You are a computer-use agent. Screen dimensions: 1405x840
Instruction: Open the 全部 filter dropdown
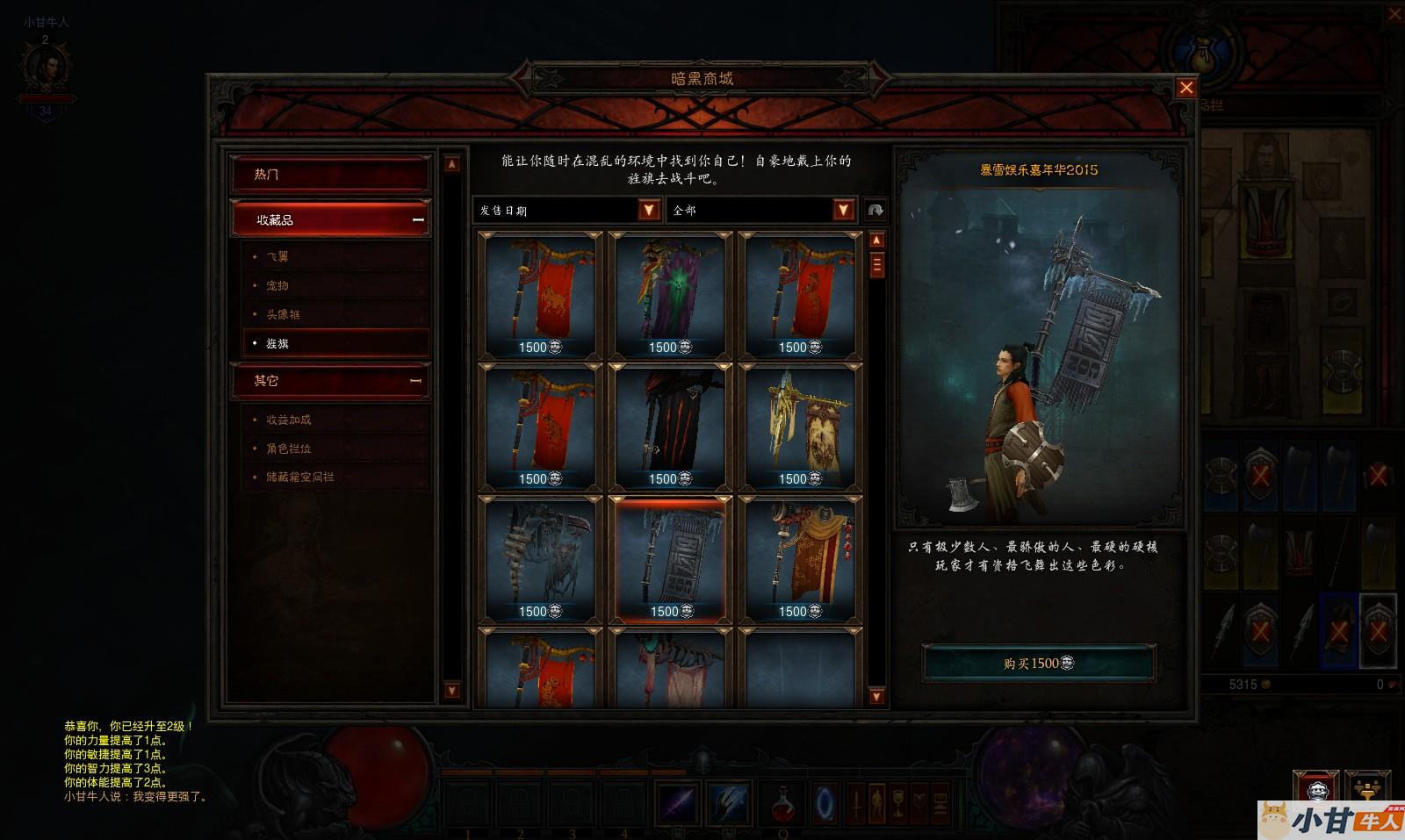(x=843, y=210)
